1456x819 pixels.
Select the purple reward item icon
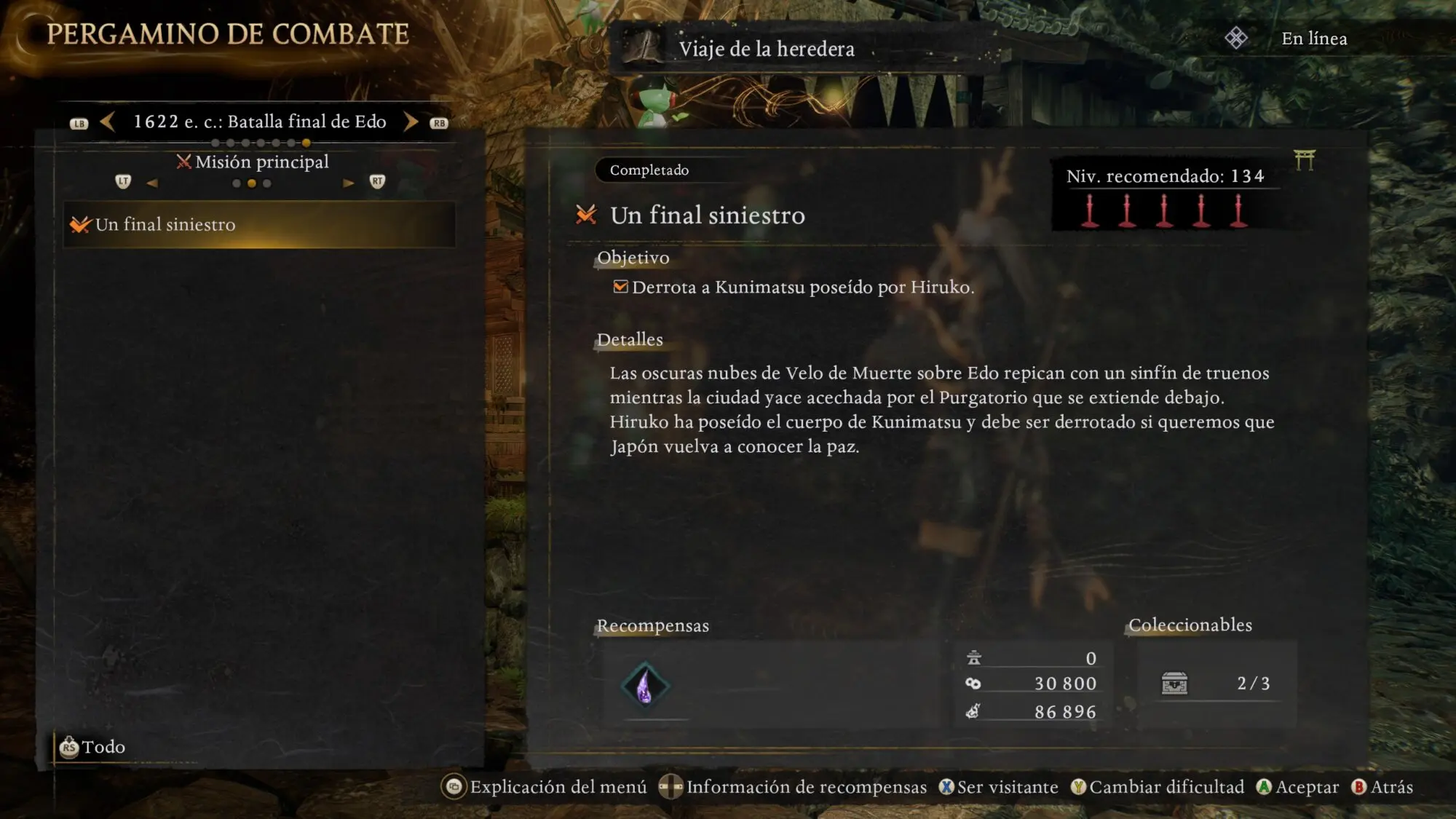pos(645,686)
